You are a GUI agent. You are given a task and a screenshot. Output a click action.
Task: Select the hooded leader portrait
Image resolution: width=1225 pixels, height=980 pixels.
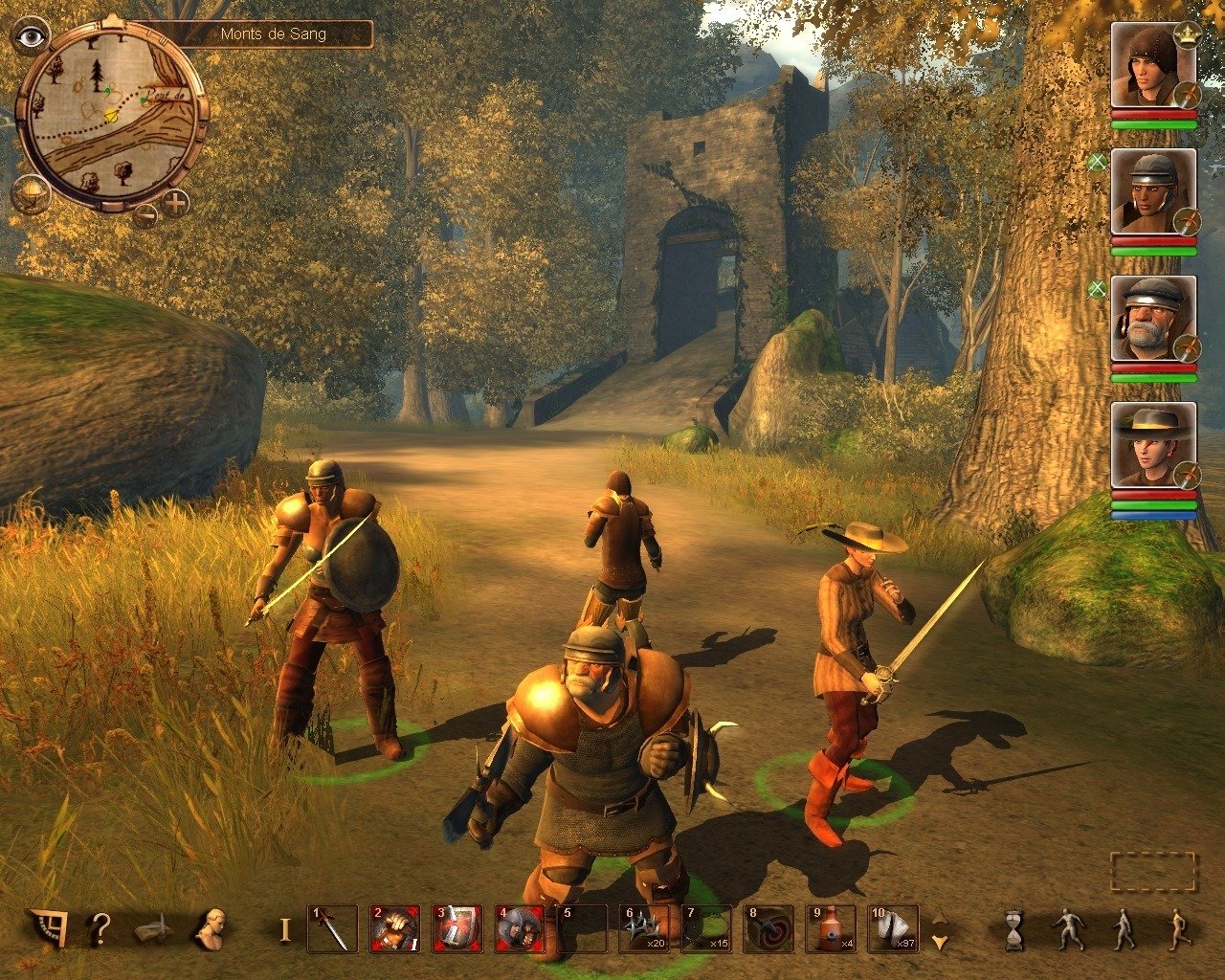click(1152, 66)
